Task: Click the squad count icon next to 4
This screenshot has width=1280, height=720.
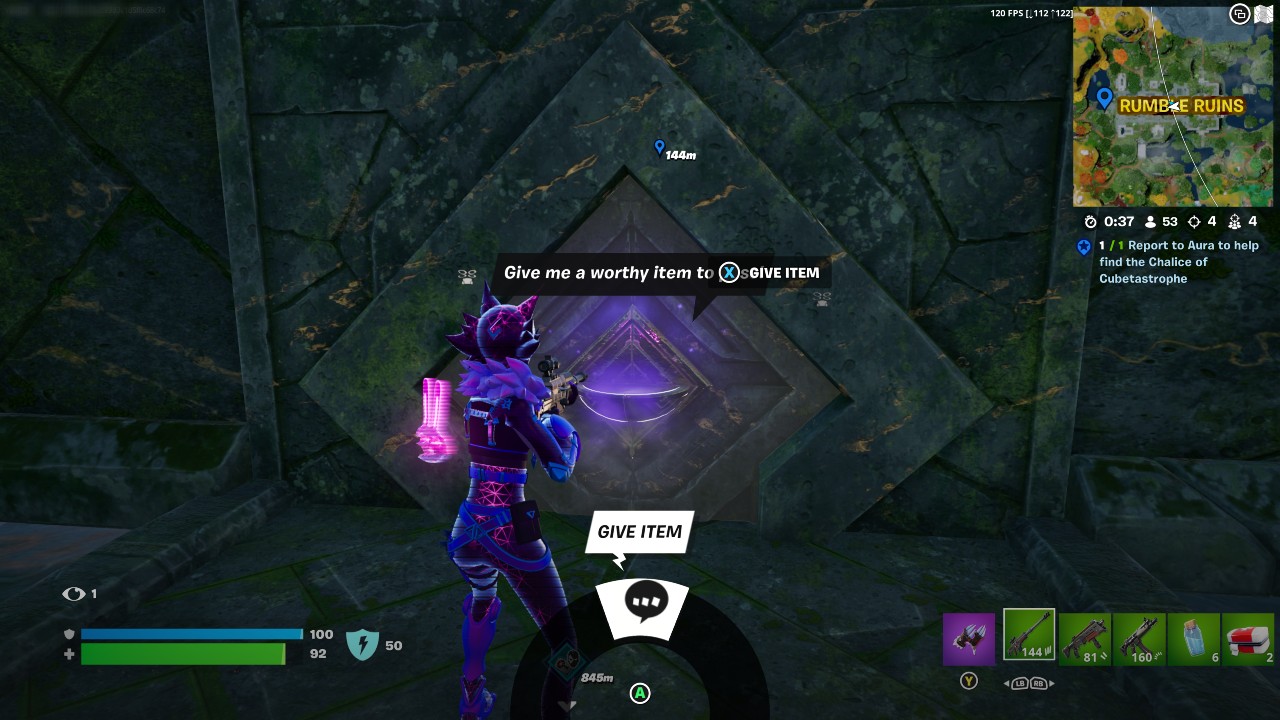Action: (x=1236, y=221)
